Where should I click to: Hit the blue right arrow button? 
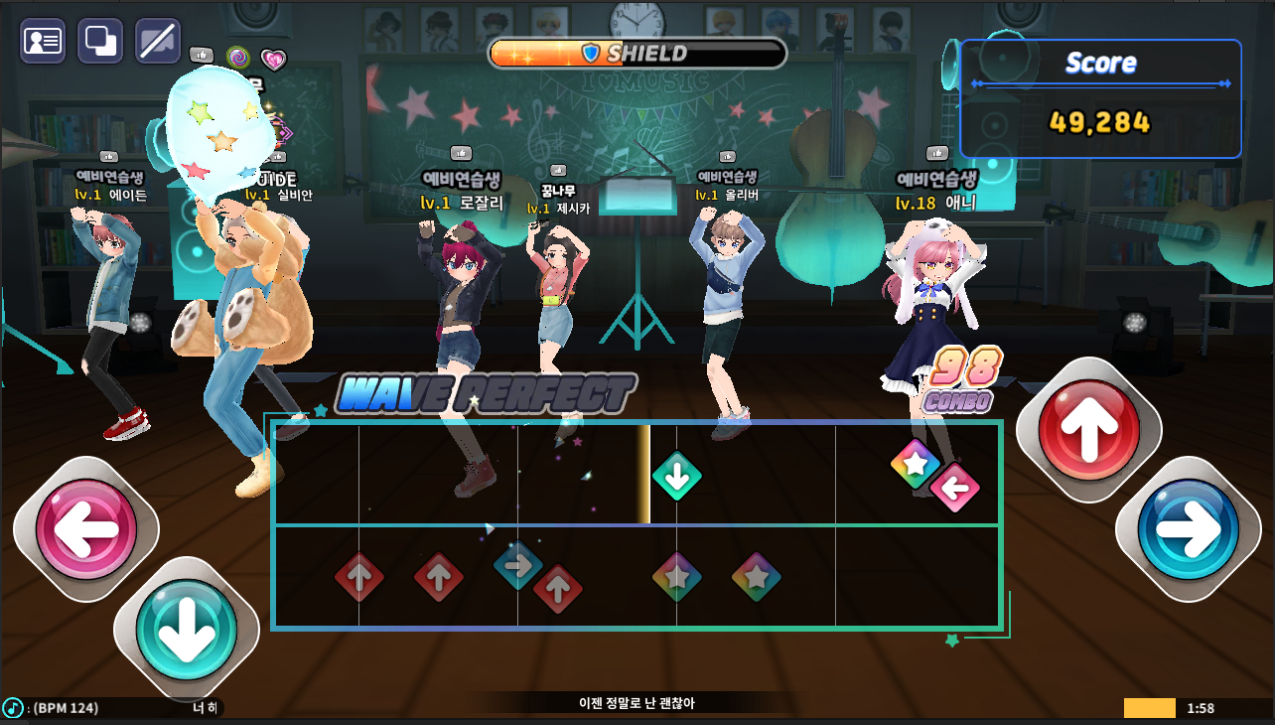coord(1188,529)
